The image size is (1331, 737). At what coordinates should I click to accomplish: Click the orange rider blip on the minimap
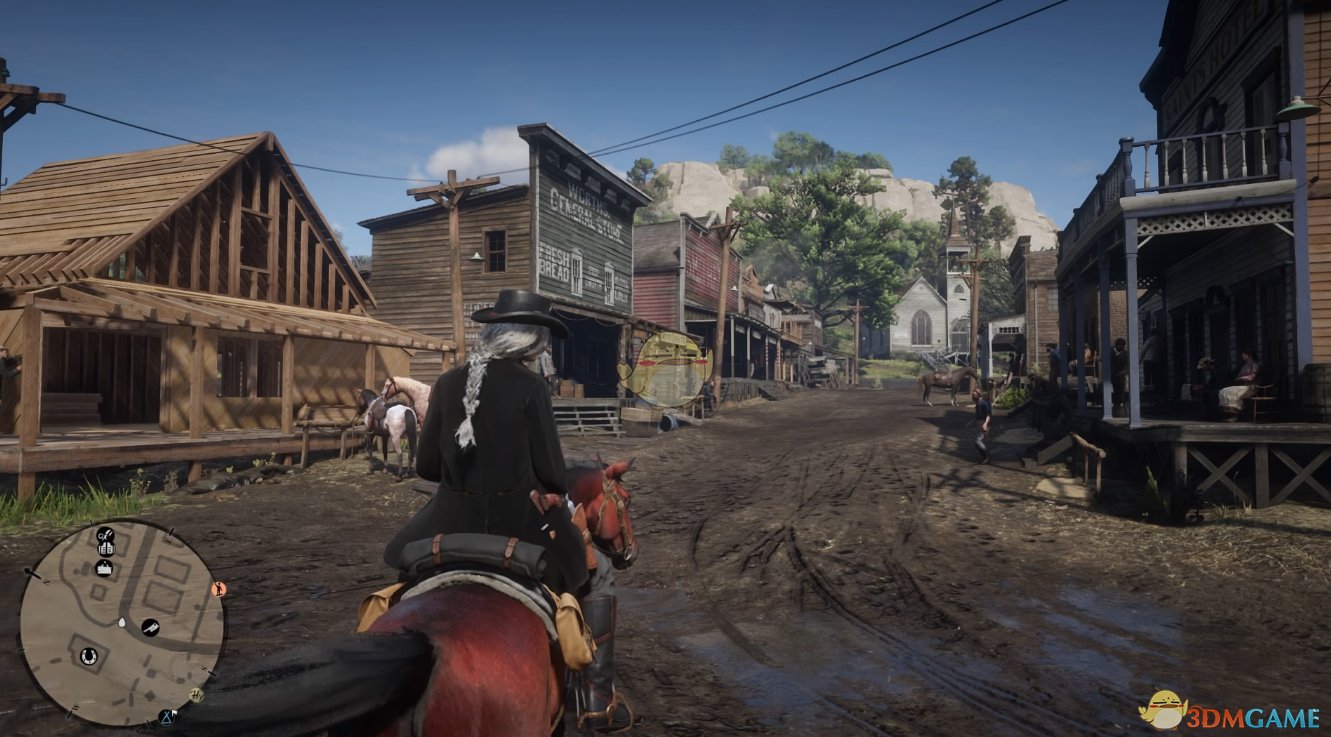(220, 590)
